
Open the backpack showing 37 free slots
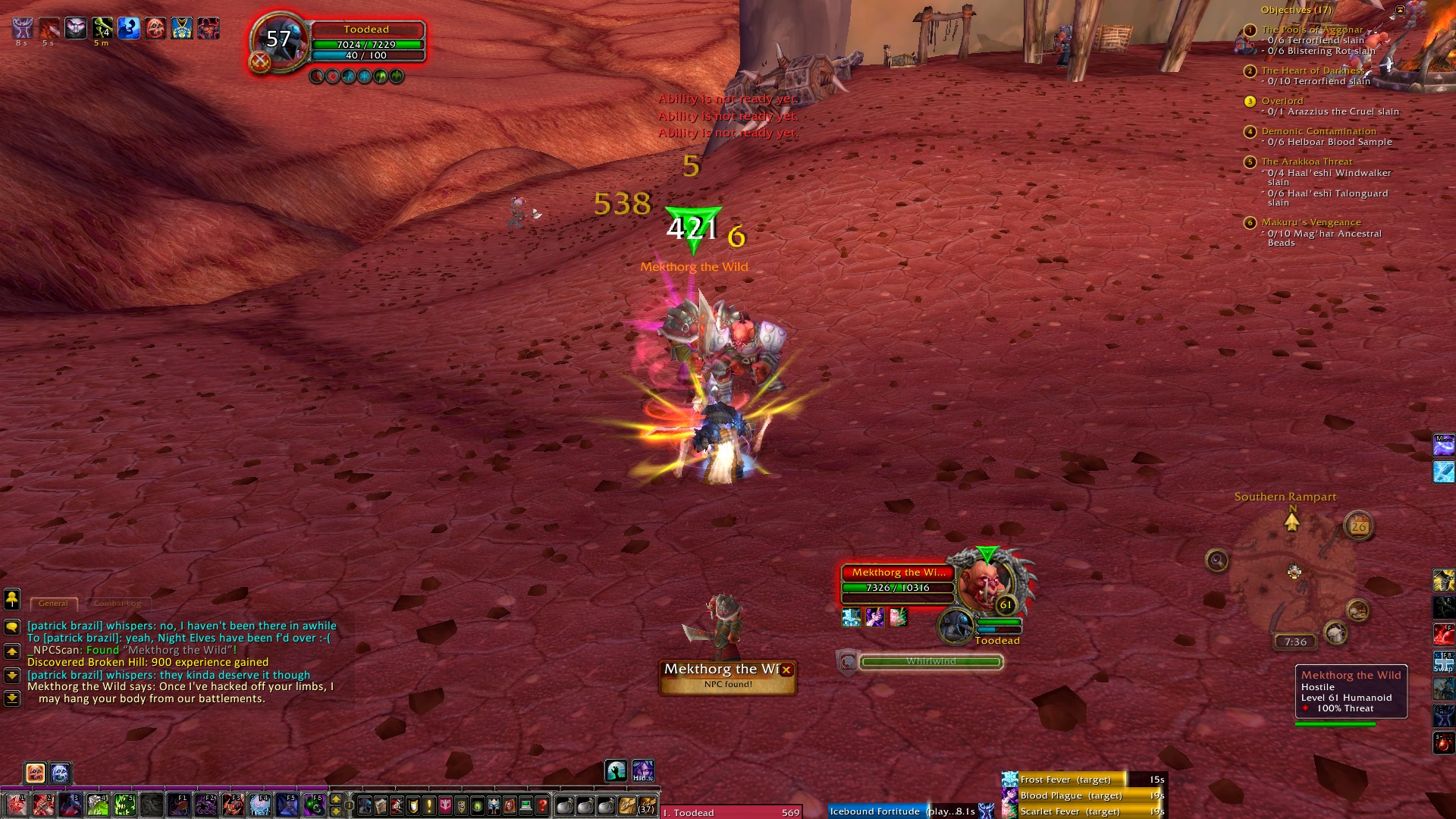(646, 805)
